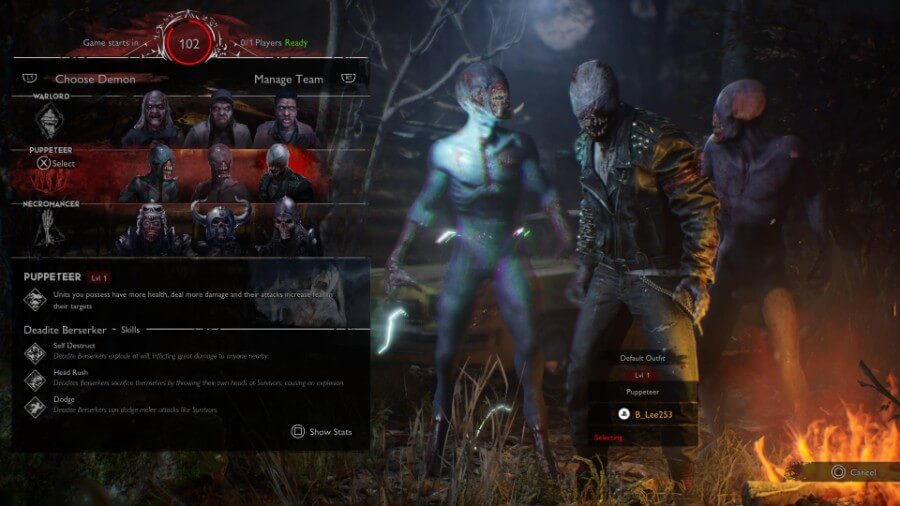Screen dimensions: 900x506
Task: Click the B_Lee253 player name card
Action: pos(642,412)
